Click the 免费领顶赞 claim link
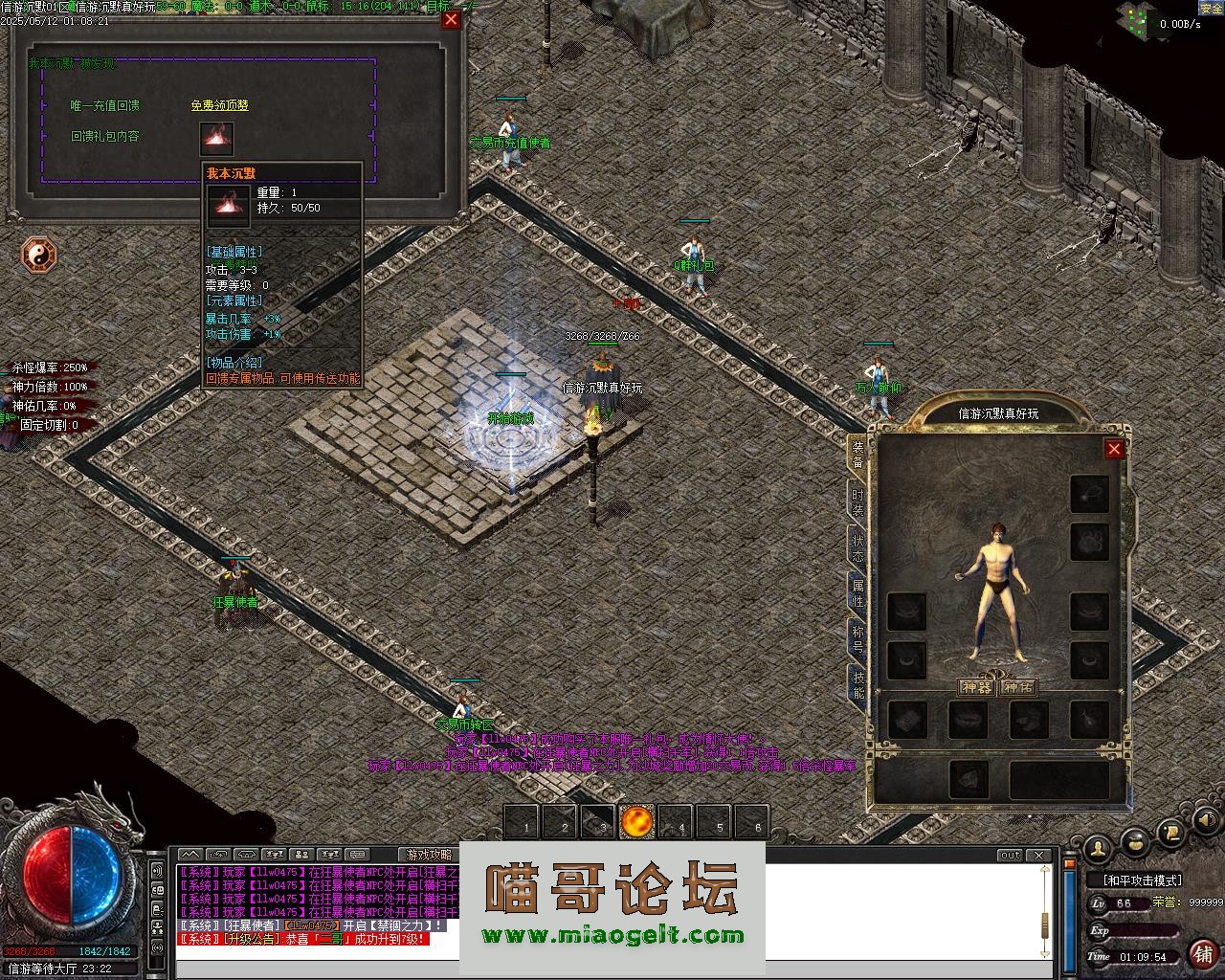 (219, 105)
